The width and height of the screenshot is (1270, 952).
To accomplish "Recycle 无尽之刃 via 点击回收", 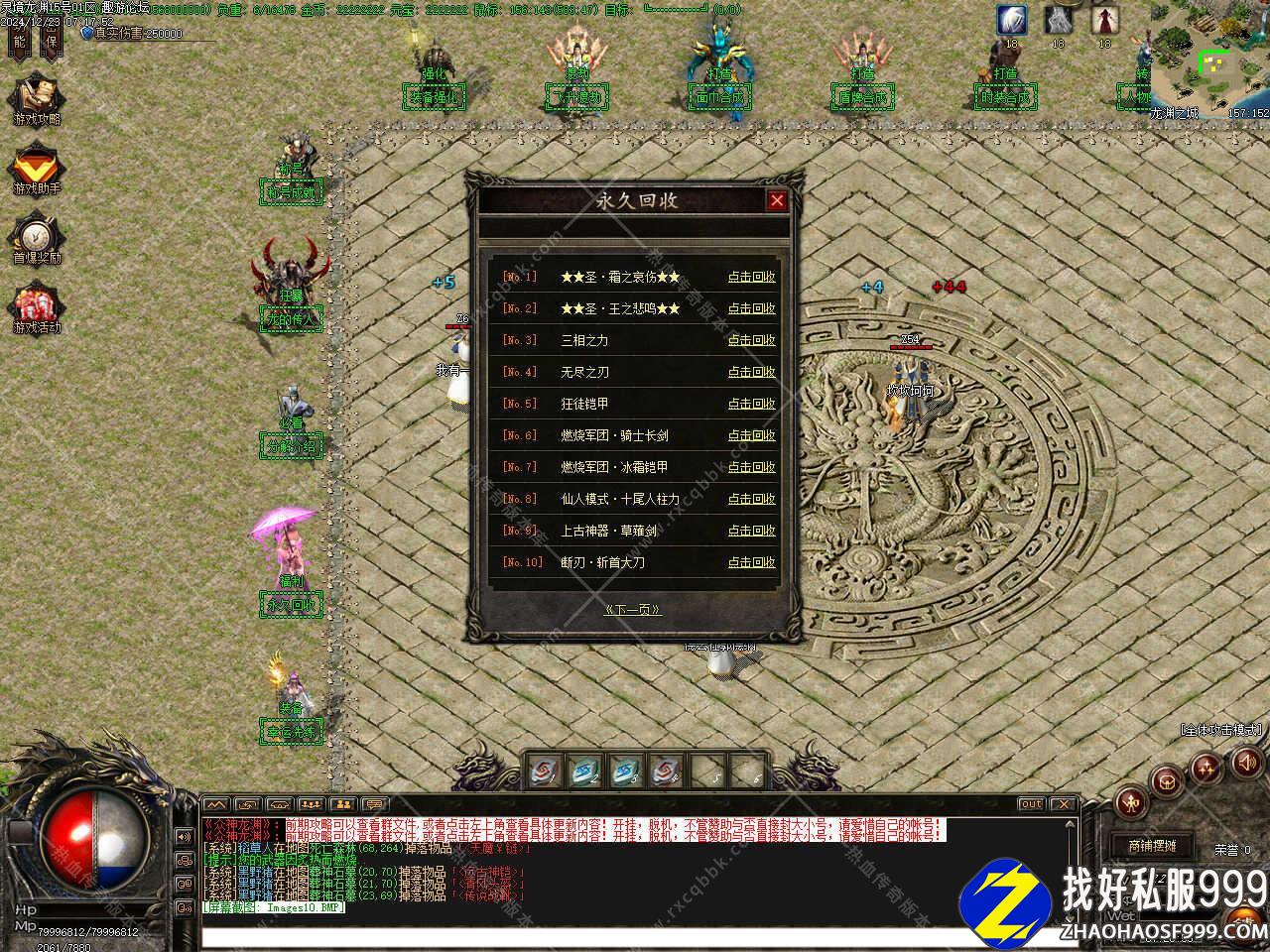I will pos(751,372).
